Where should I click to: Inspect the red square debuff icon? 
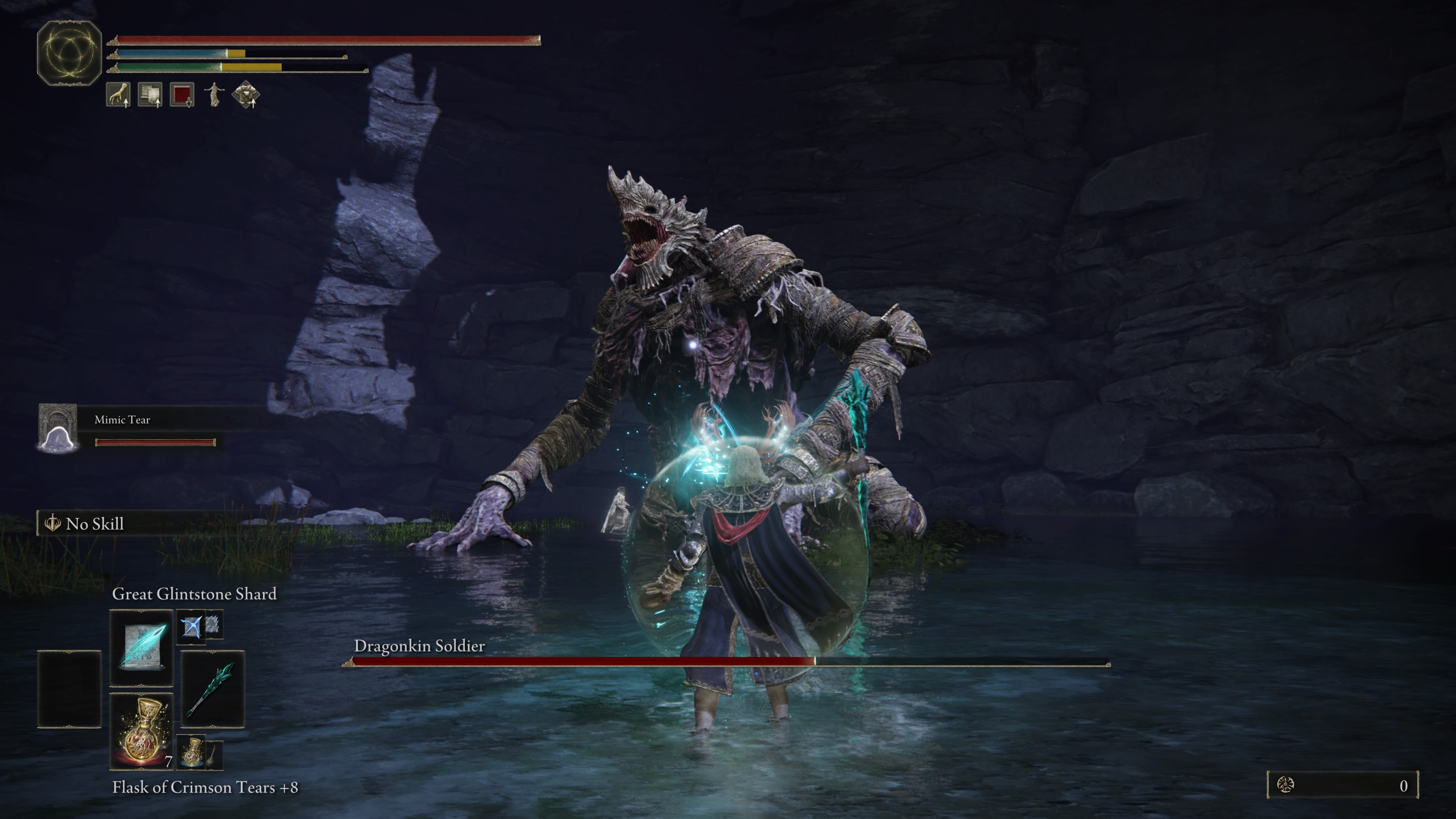tap(182, 94)
